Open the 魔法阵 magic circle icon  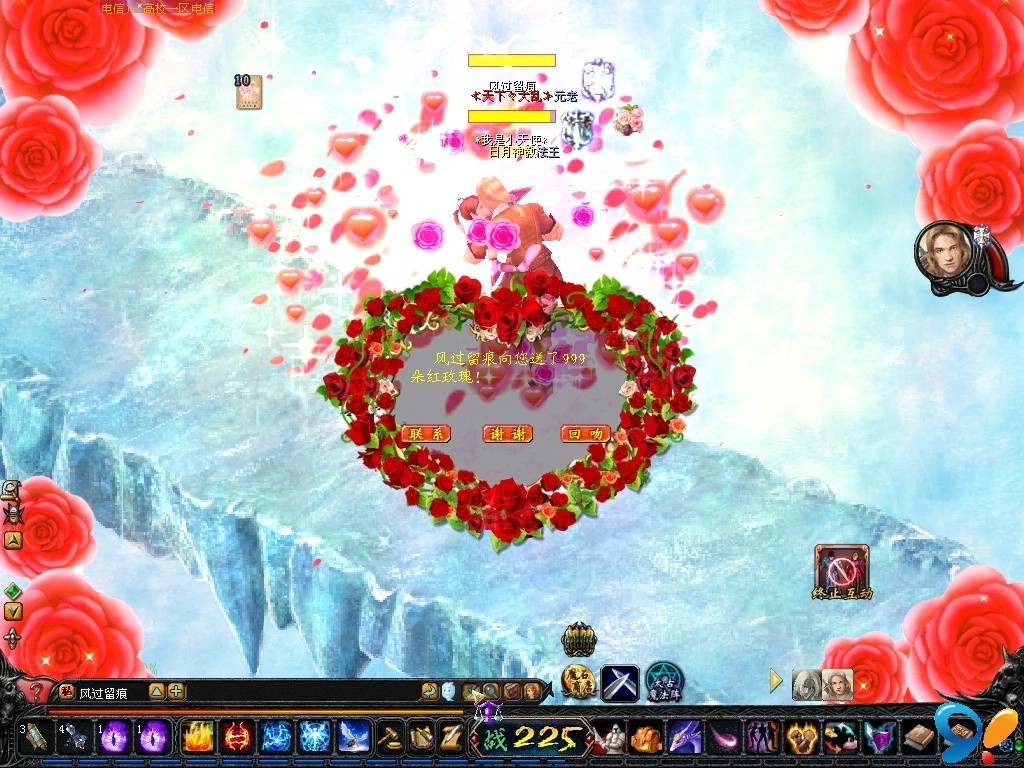tap(663, 682)
